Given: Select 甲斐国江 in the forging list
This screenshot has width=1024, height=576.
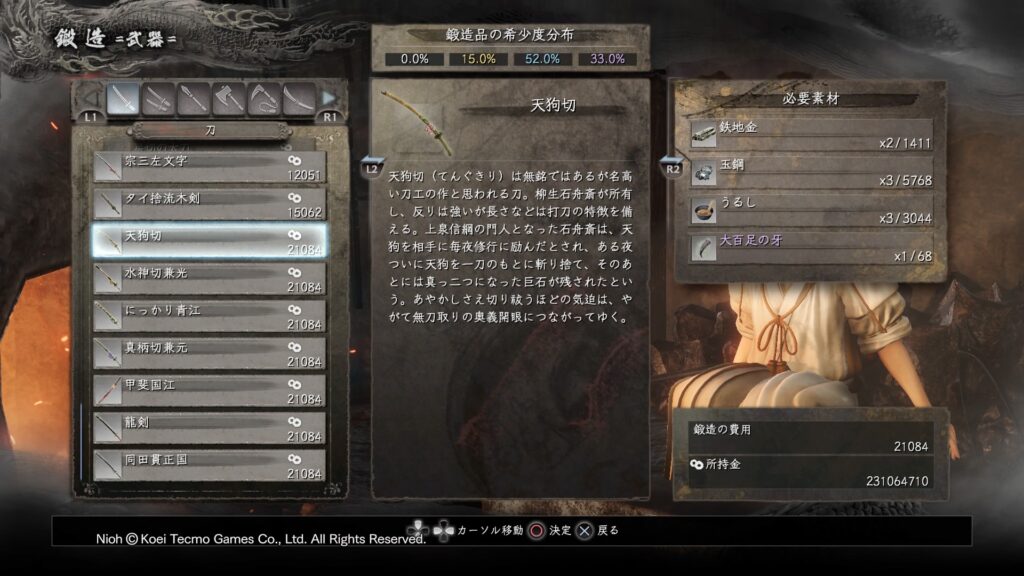Looking at the screenshot, I should point(209,391).
